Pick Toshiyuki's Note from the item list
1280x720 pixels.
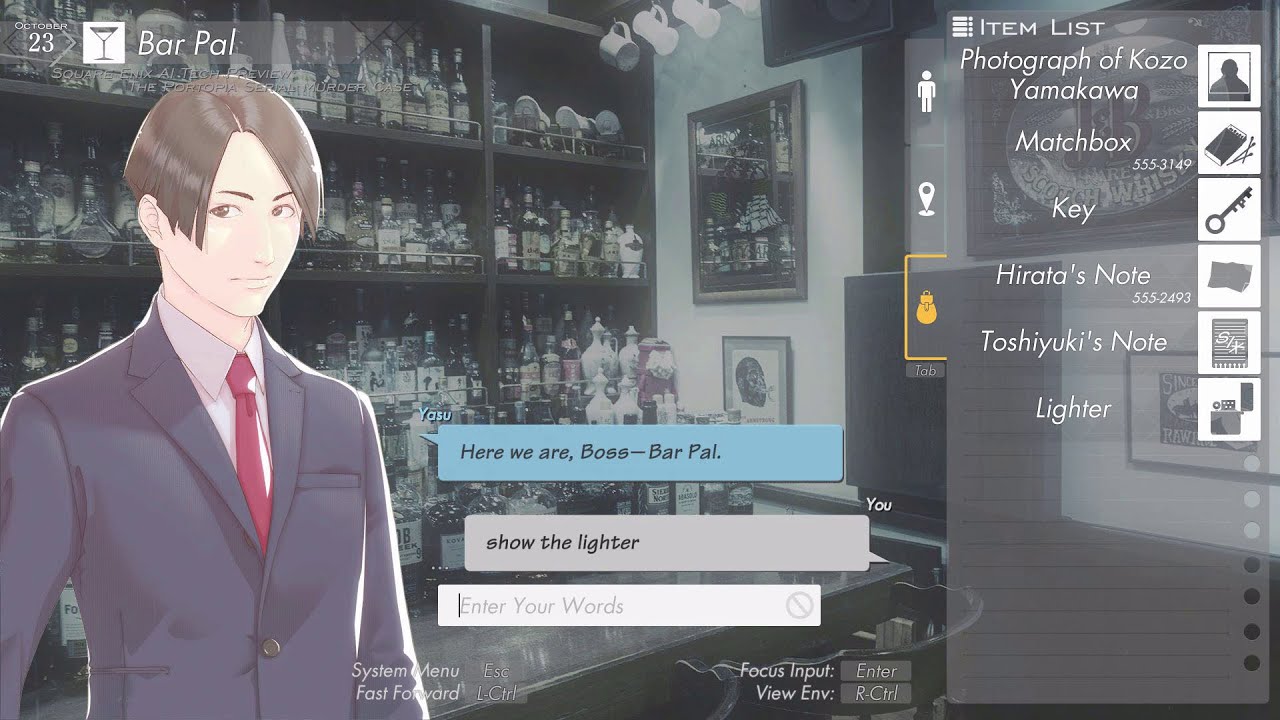(x=1228, y=343)
